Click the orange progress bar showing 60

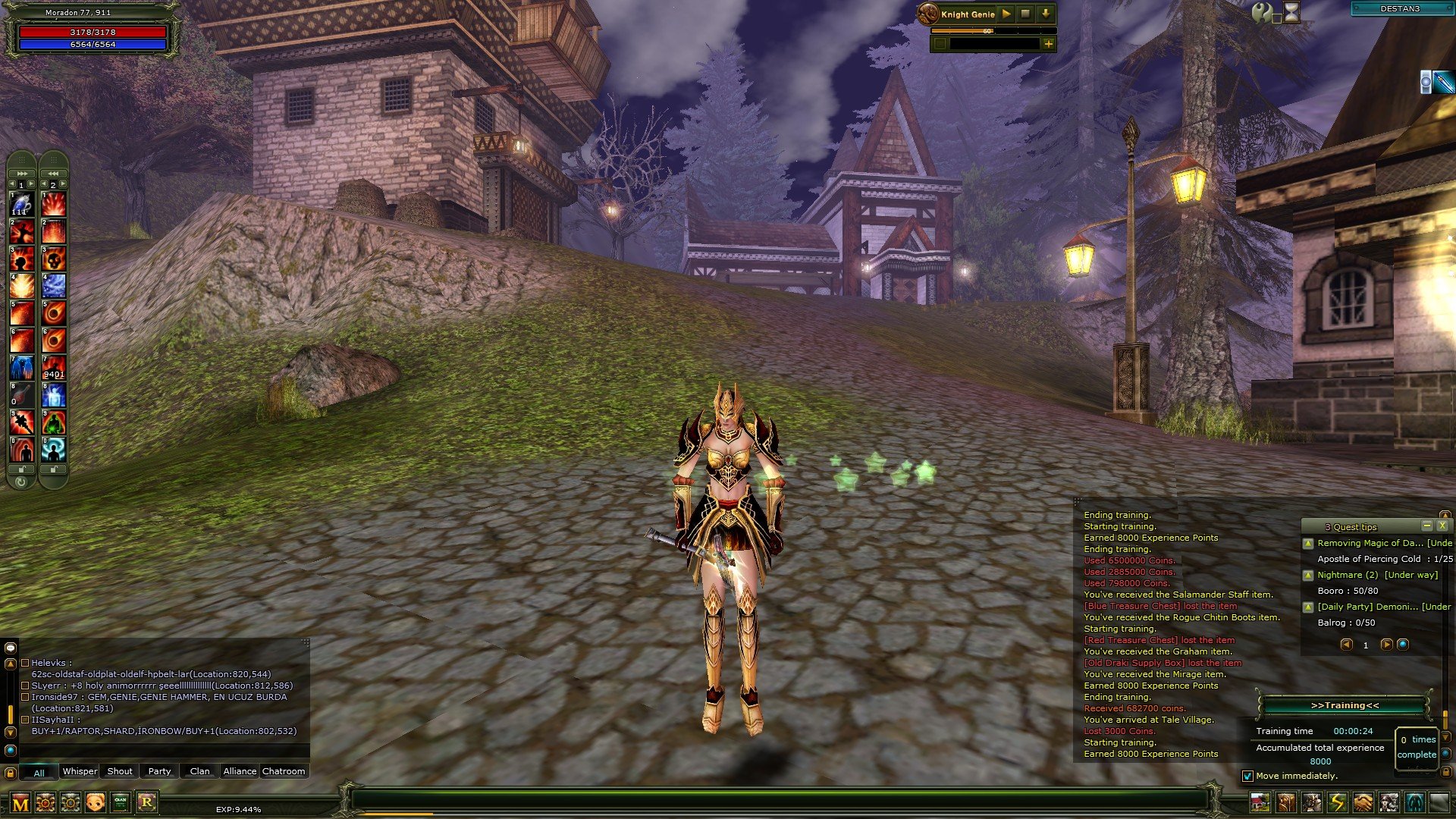tap(987, 31)
